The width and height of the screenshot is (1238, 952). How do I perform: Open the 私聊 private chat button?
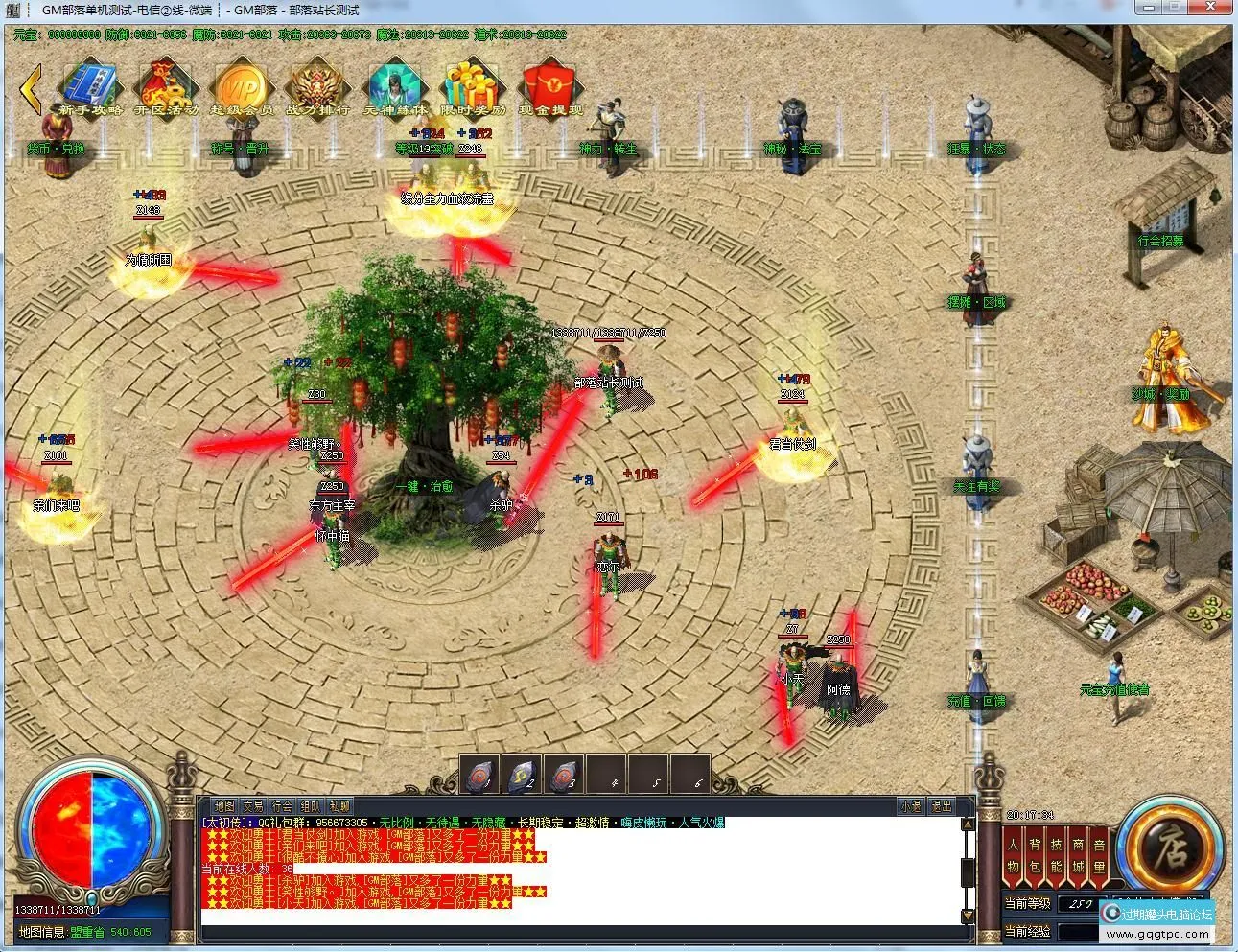pyautogui.click(x=339, y=806)
